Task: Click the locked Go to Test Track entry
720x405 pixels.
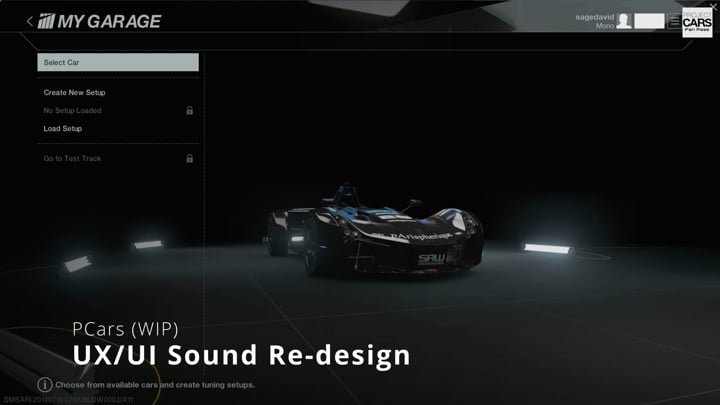Action: 73,159
